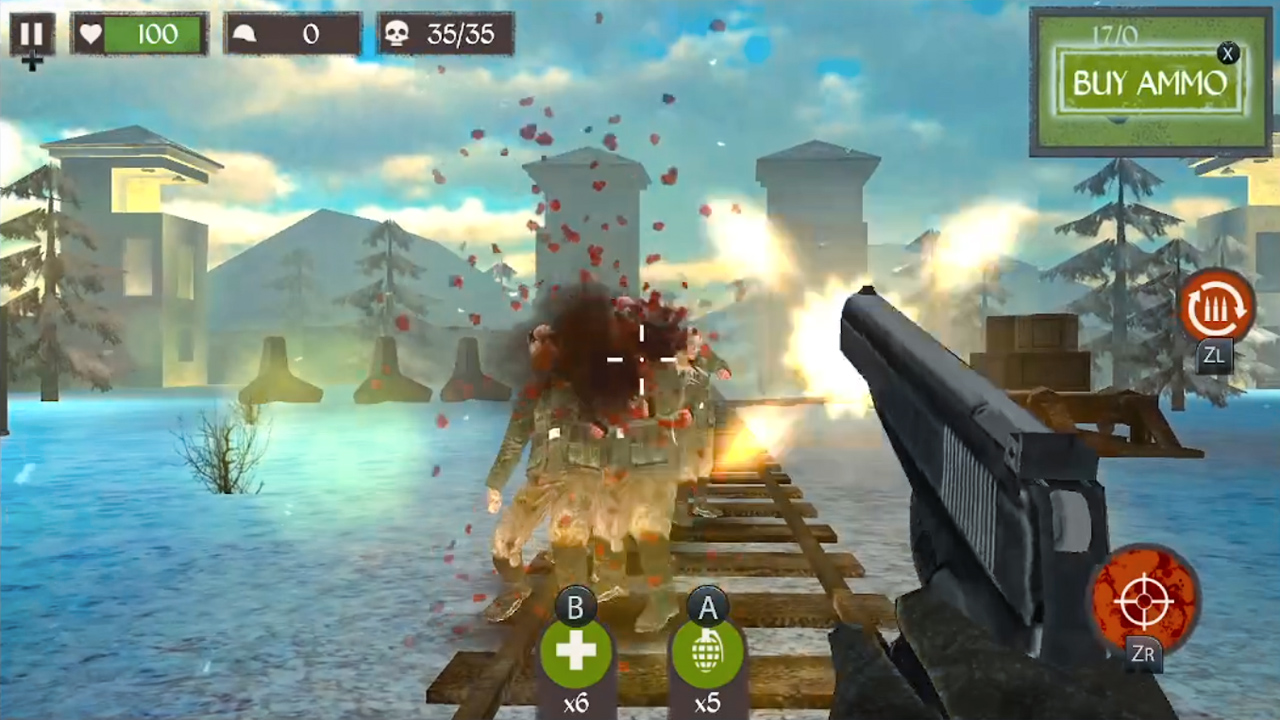Tap the helmet armor icon
Screen dimensions: 1280x720
(x=243, y=34)
